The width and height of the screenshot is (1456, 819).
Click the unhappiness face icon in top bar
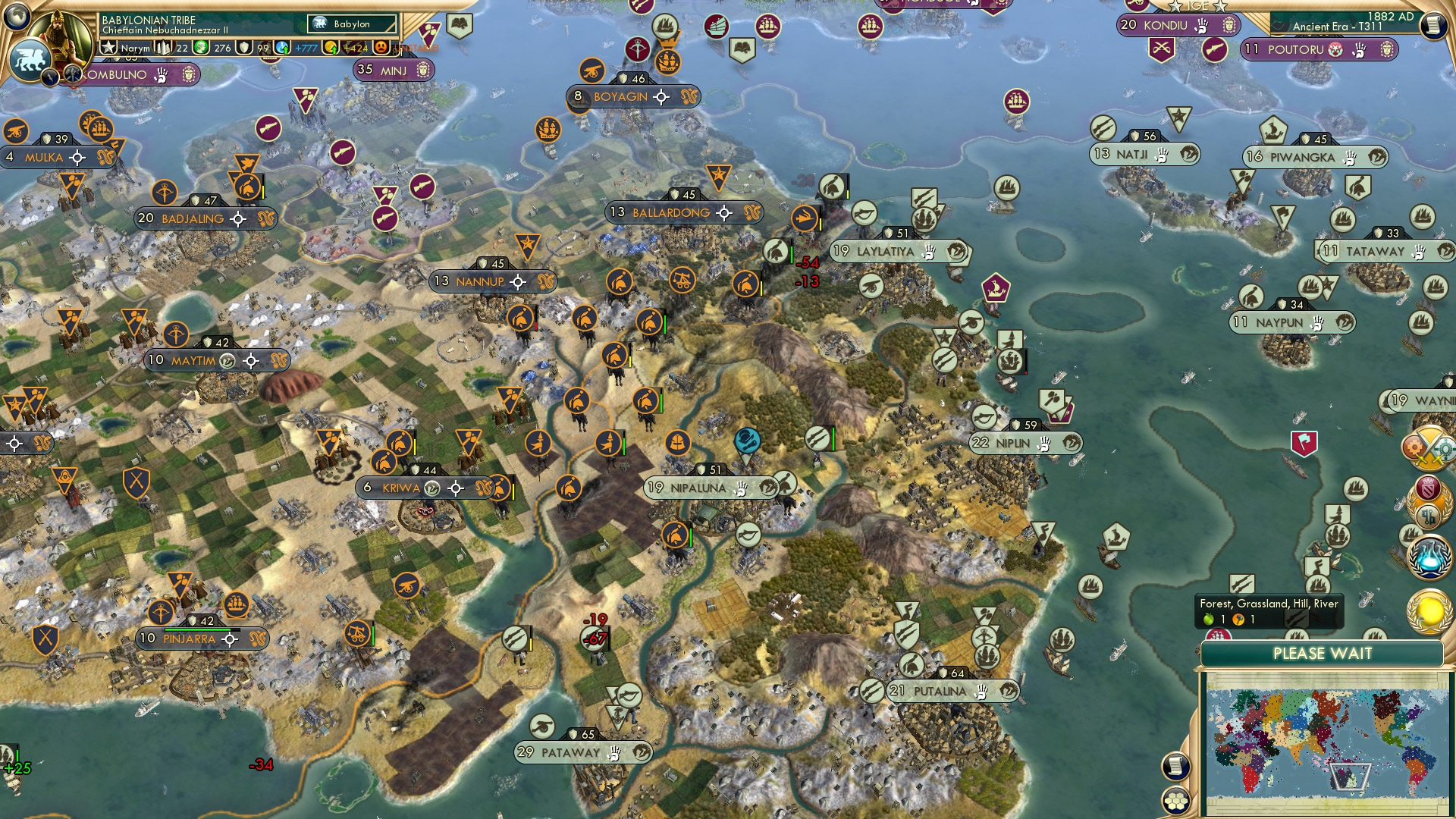click(x=379, y=49)
